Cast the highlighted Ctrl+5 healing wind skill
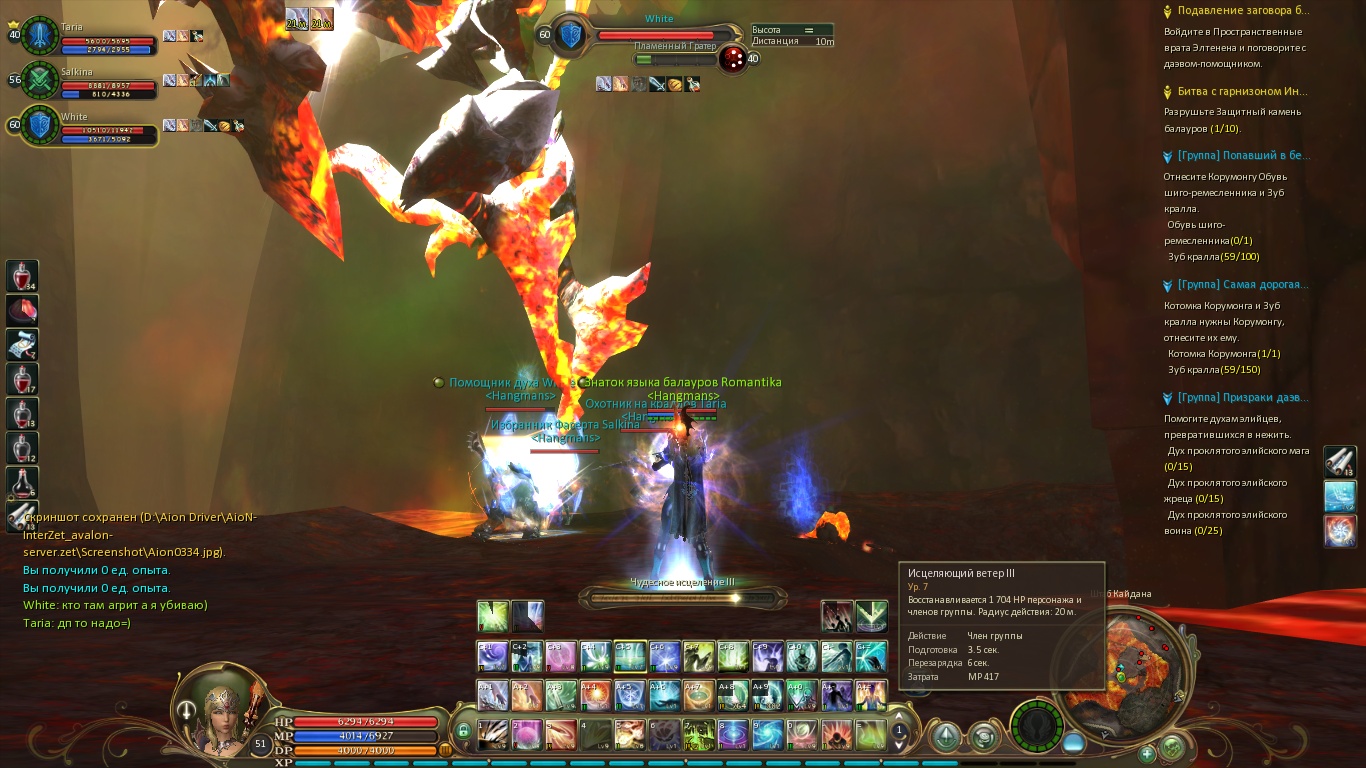Viewport: 1366px width, 768px height. pos(630,656)
